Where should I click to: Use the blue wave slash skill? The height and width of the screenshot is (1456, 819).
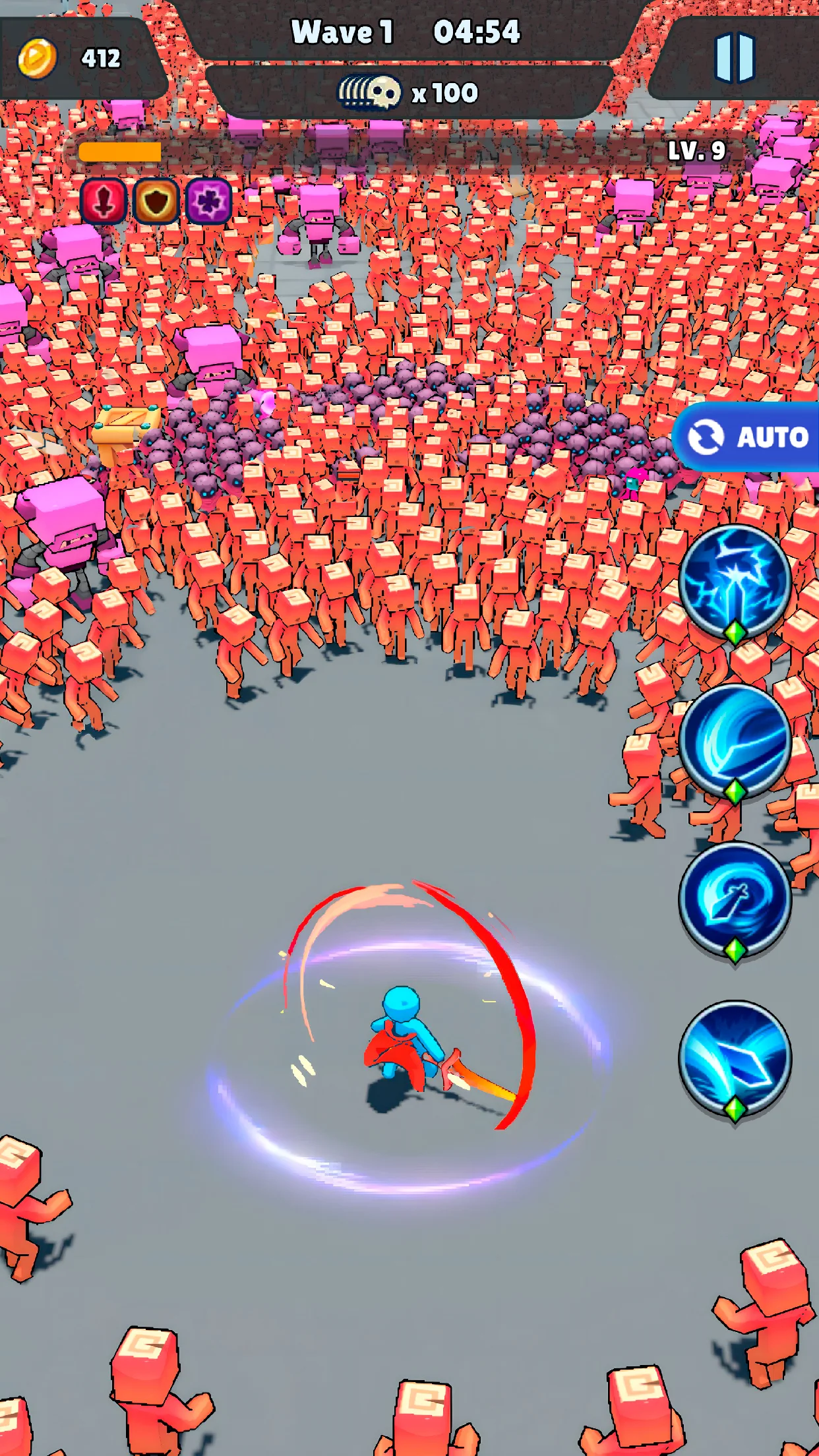[x=735, y=740]
